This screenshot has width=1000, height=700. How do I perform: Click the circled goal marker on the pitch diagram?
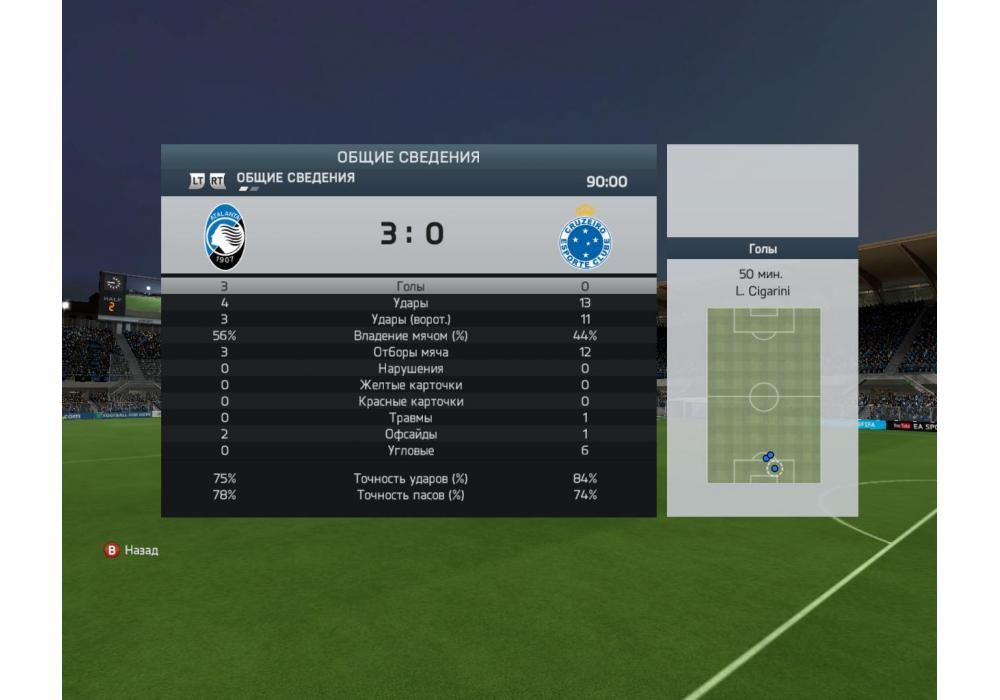coord(774,468)
